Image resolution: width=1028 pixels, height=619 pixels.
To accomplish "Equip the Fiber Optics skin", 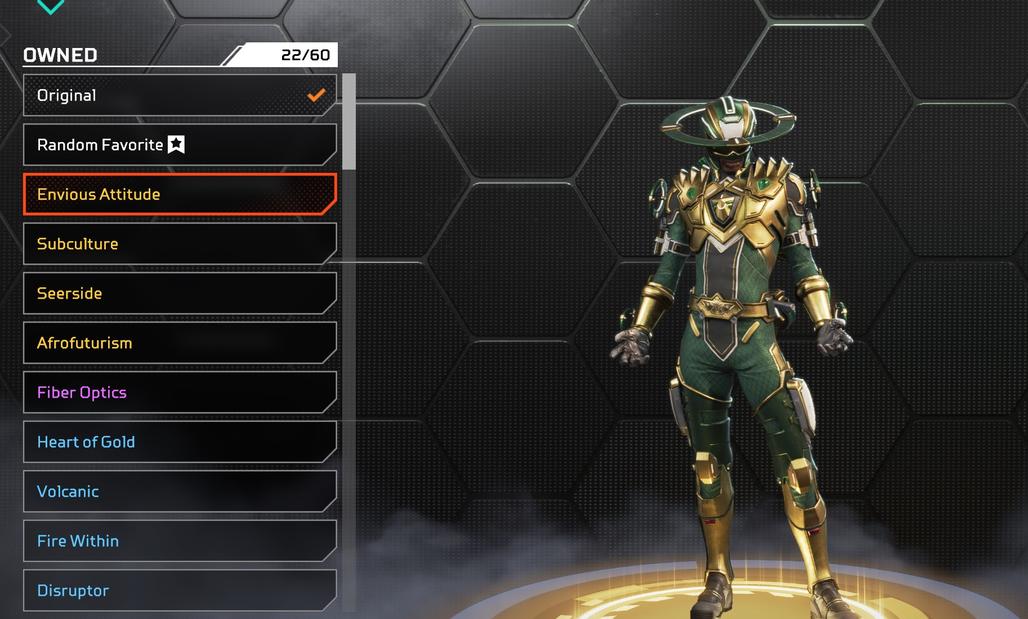I will click(180, 393).
